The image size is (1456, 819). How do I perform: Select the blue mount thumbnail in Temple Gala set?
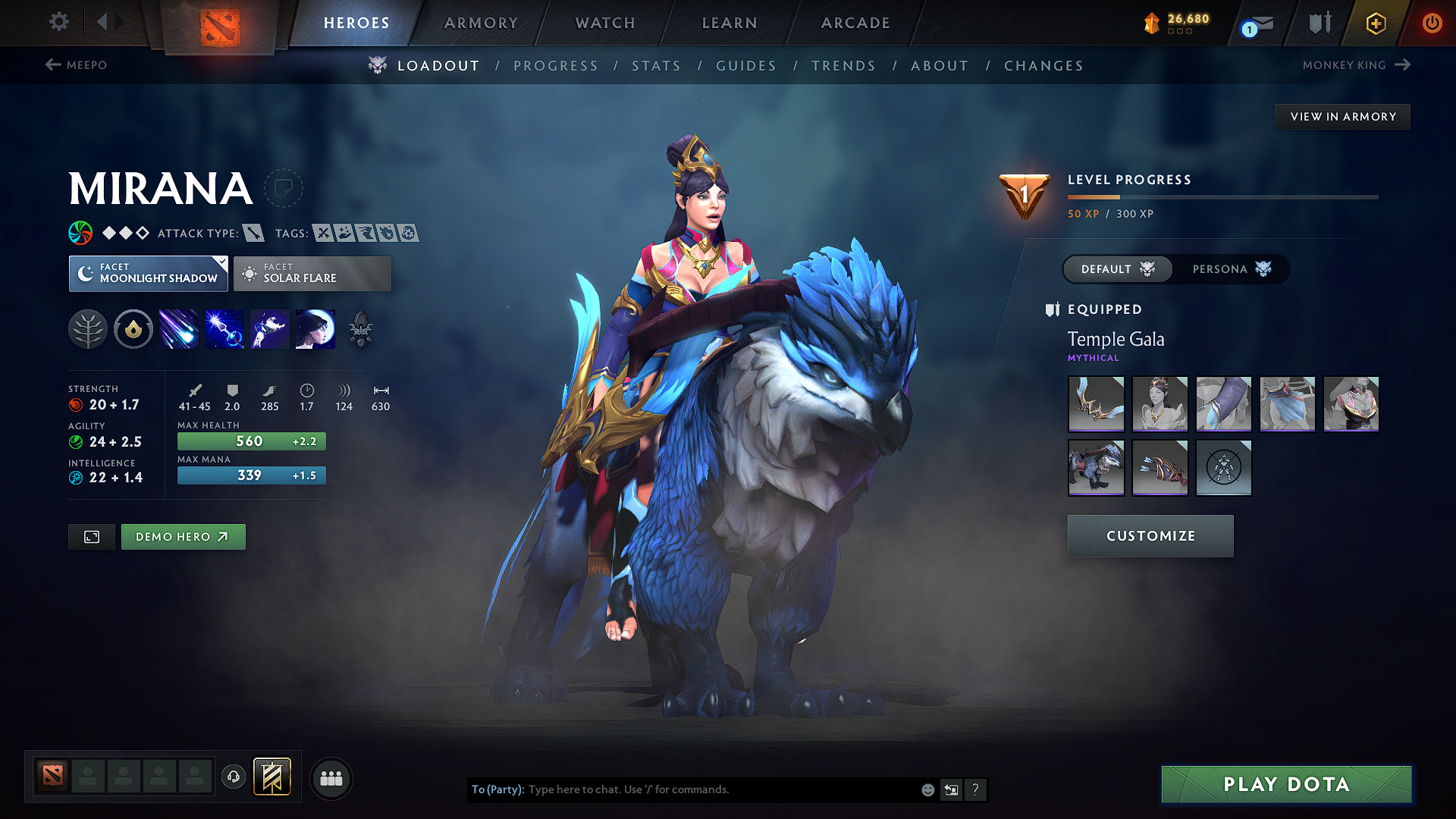(x=1096, y=468)
